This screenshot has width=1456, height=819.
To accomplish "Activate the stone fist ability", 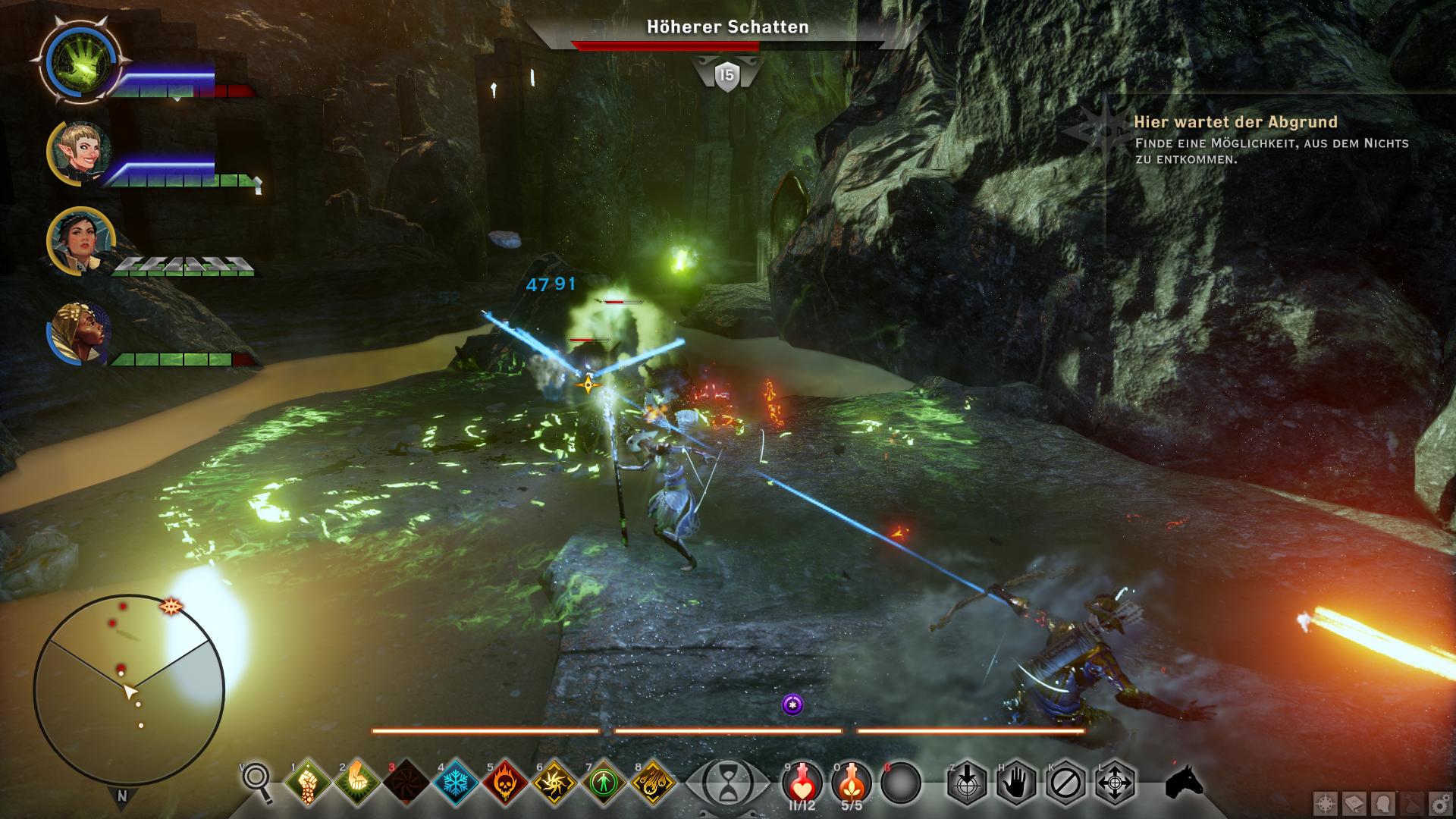I will click(307, 782).
